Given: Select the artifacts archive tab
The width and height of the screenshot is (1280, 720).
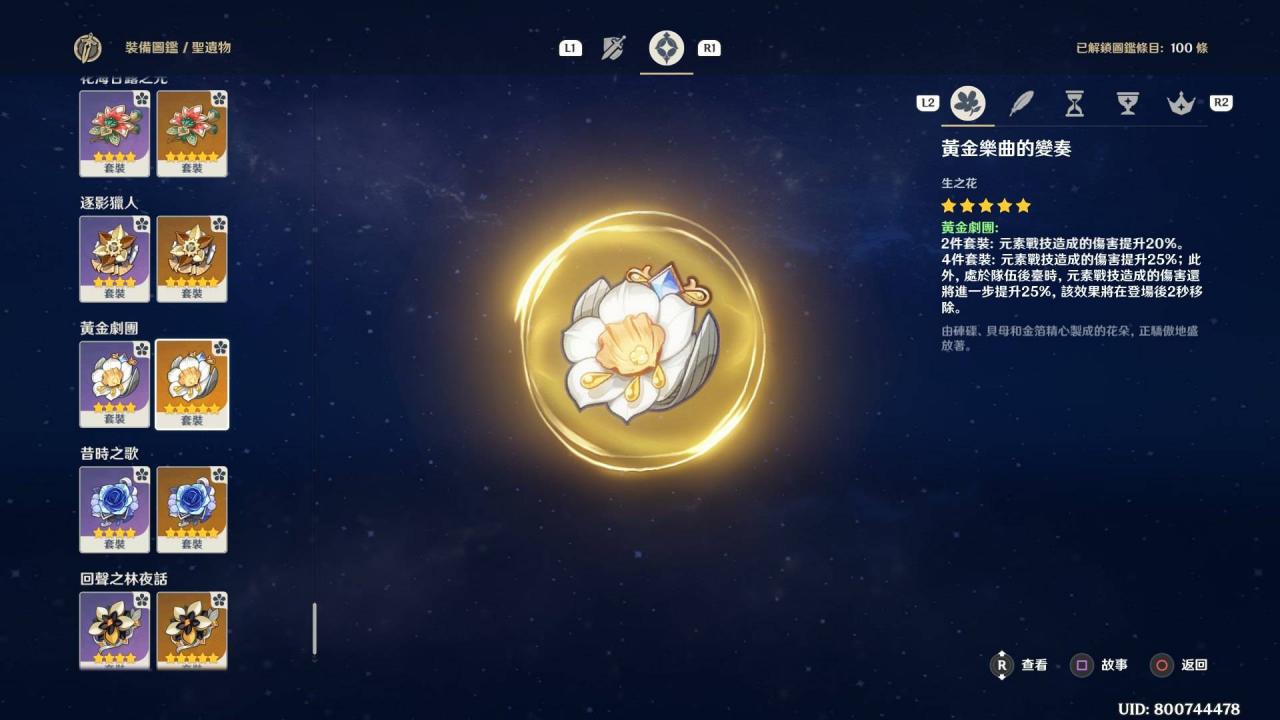Looking at the screenshot, I should tap(666, 48).
